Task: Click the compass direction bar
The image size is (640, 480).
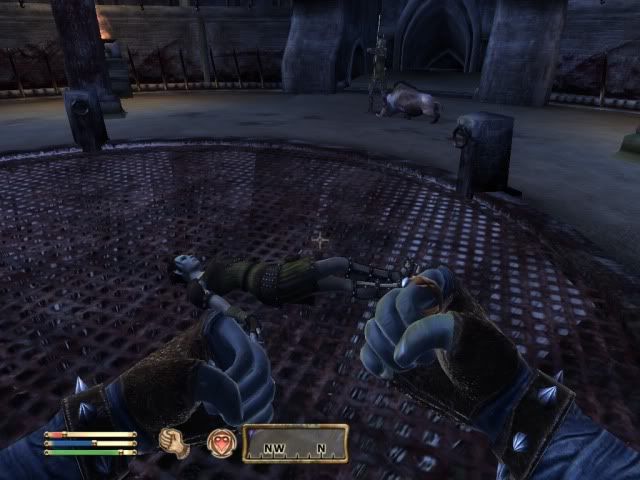Action: click(295, 443)
